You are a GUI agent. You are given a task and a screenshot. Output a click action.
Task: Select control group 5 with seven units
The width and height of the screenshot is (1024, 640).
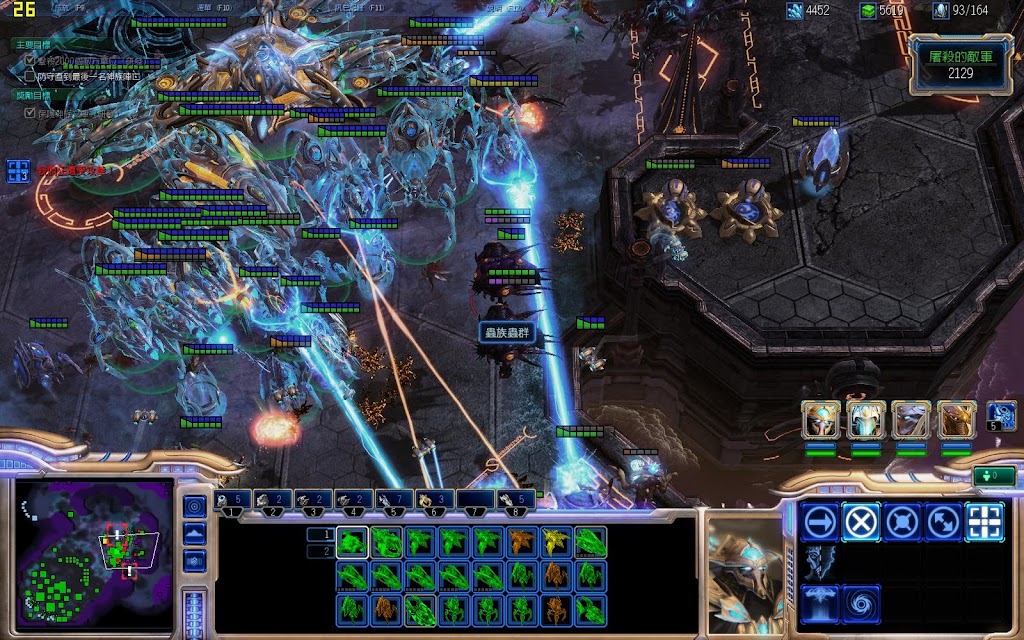pos(395,501)
